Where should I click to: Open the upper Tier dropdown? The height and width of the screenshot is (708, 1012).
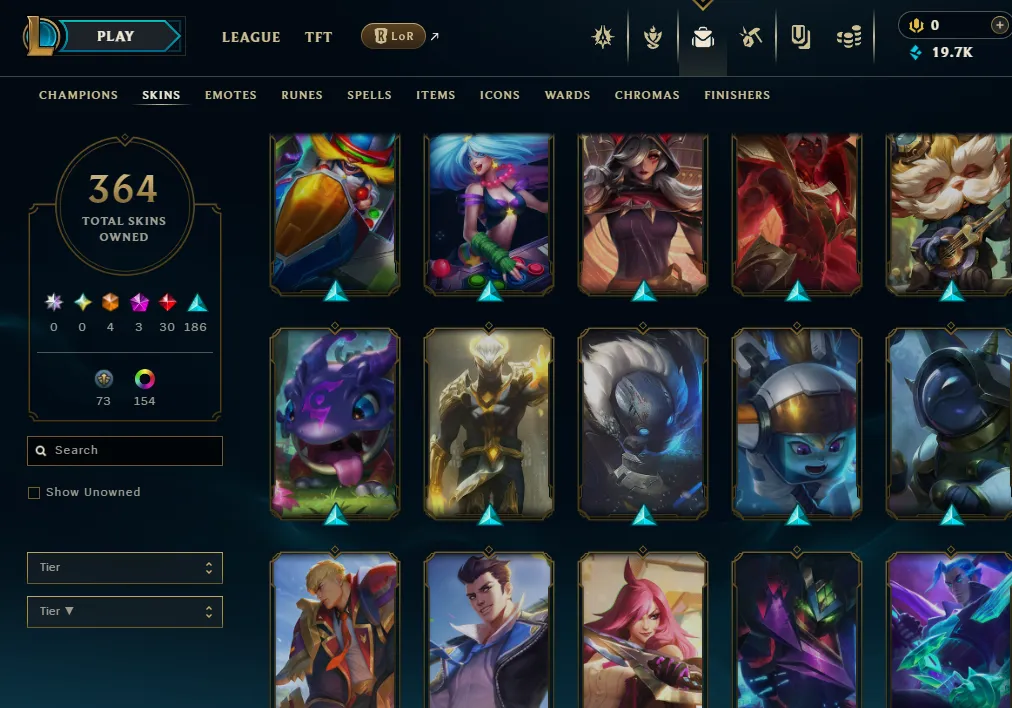point(125,568)
